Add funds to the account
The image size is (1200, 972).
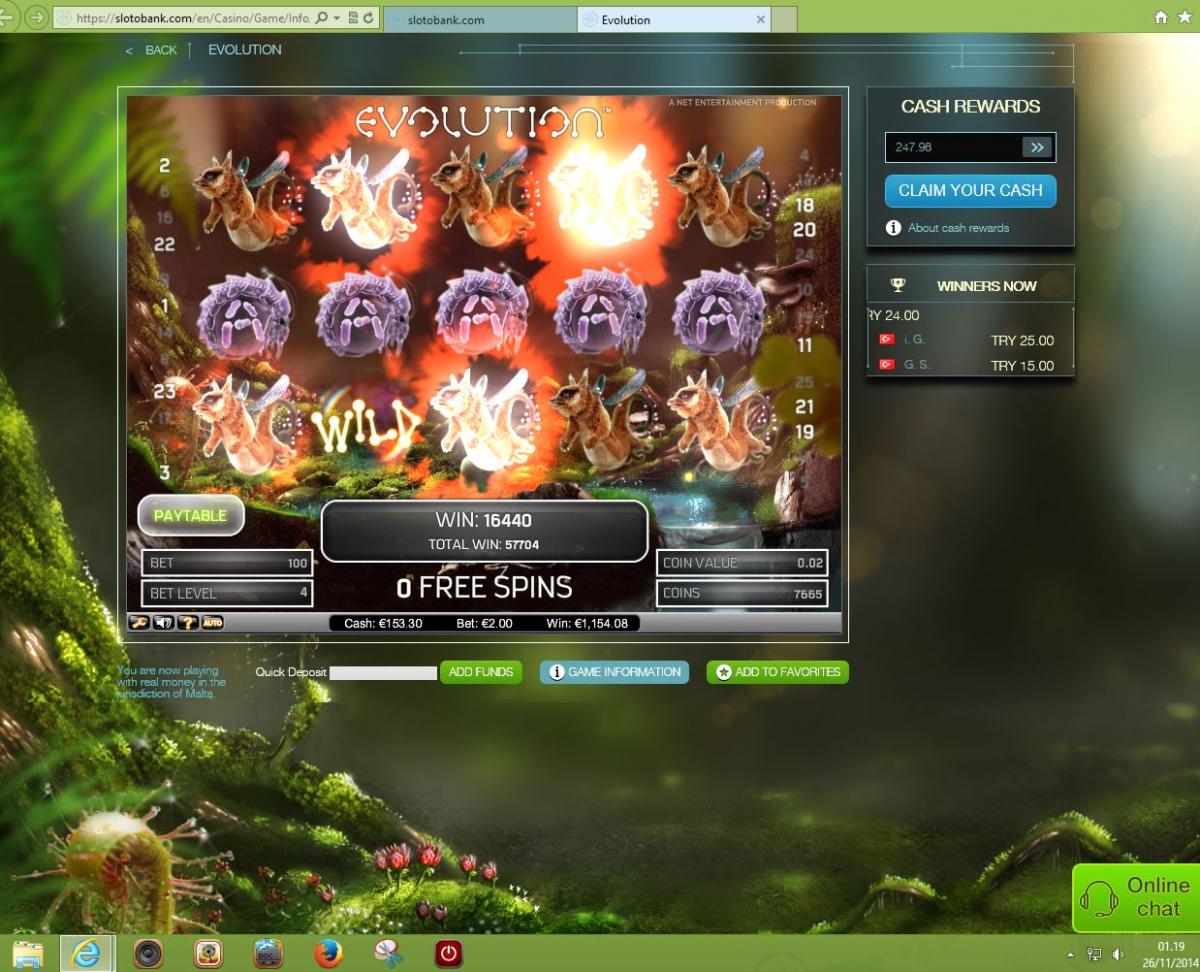[481, 672]
